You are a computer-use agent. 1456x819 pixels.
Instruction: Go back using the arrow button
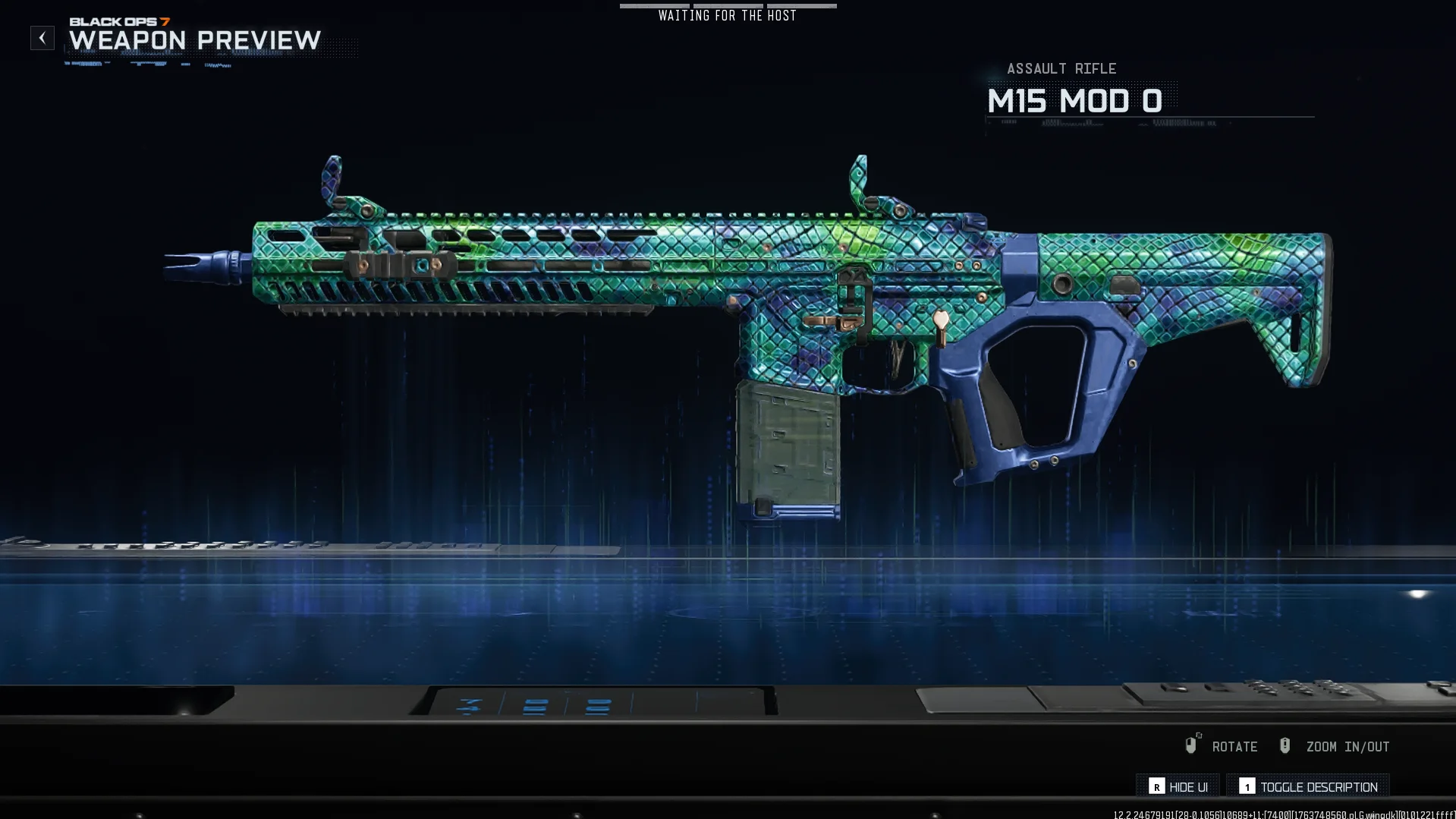(42, 38)
